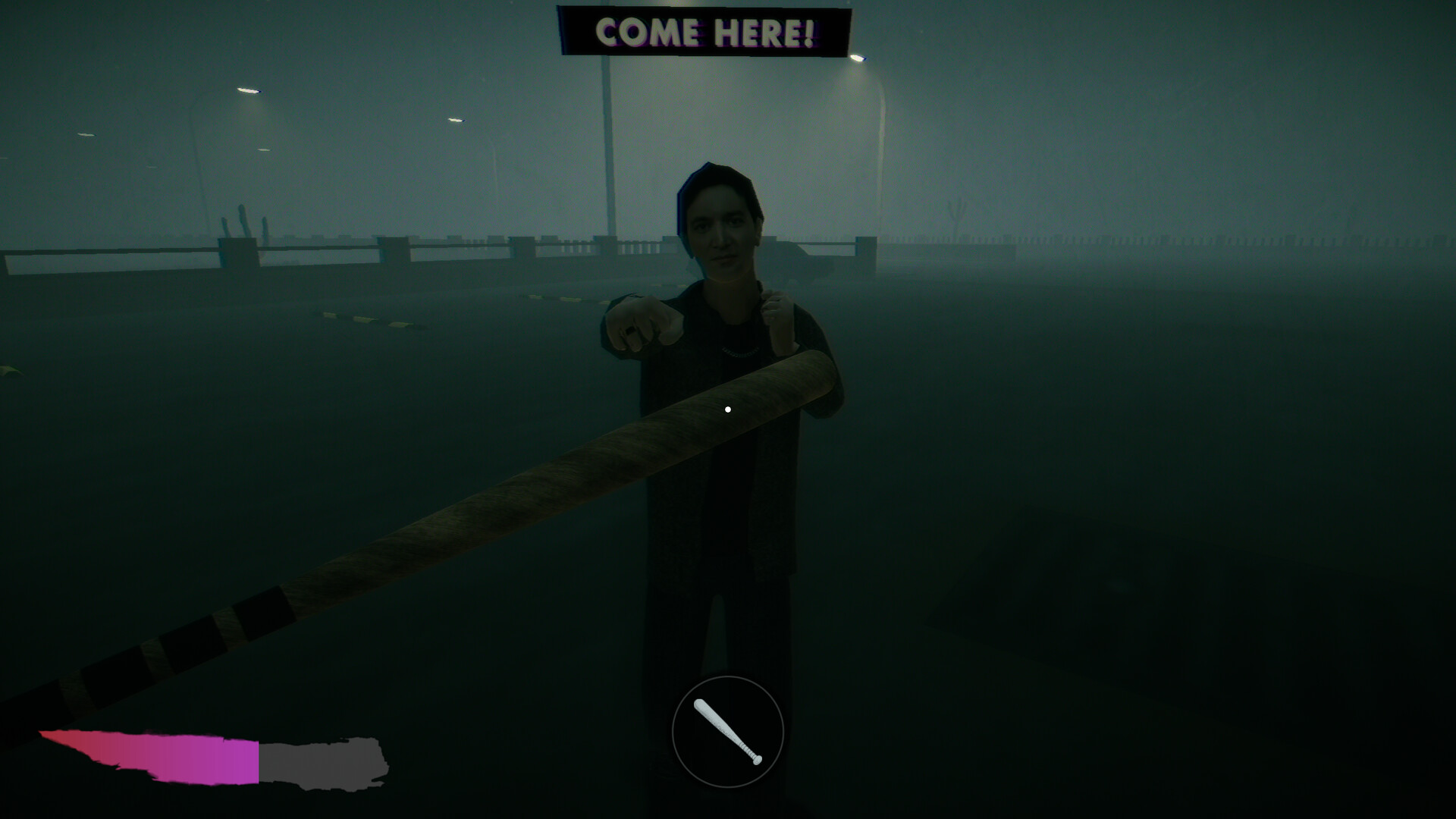Click the ring on the character's finger
Viewport: 1456px width, 819px height.
pos(630,332)
